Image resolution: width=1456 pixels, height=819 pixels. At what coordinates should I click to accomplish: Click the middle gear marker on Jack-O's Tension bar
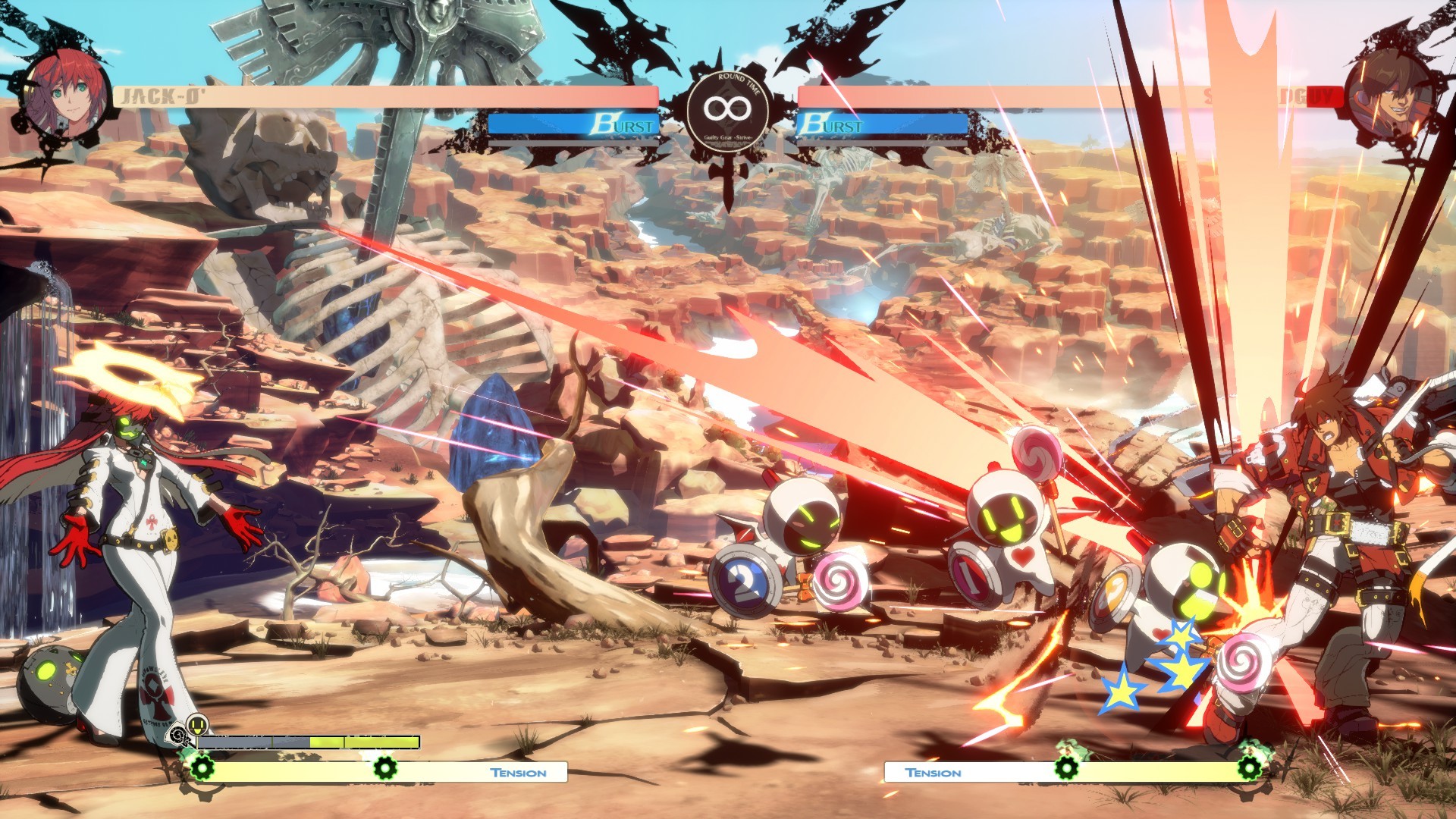pos(384,767)
